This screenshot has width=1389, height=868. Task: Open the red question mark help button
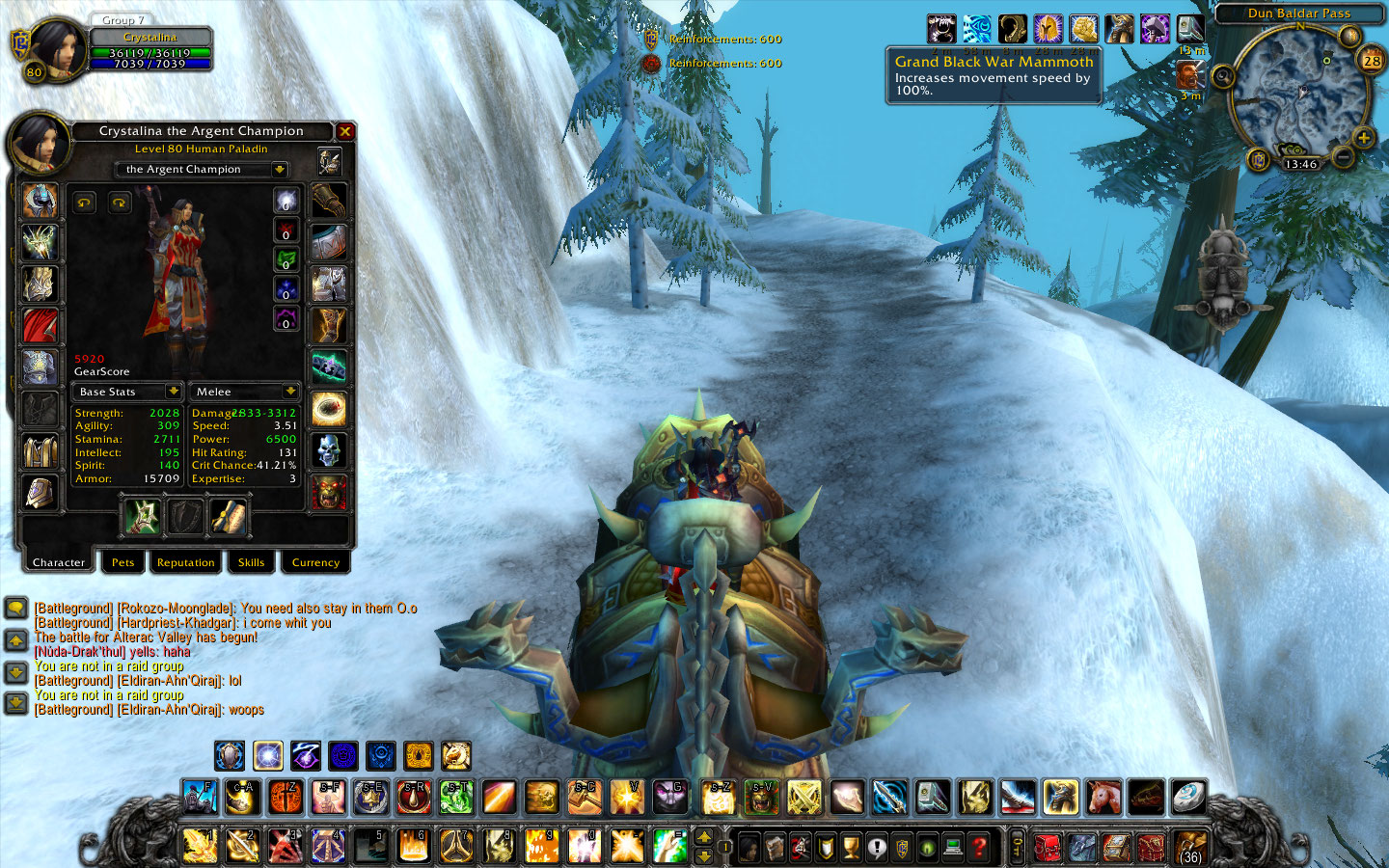(979, 847)
